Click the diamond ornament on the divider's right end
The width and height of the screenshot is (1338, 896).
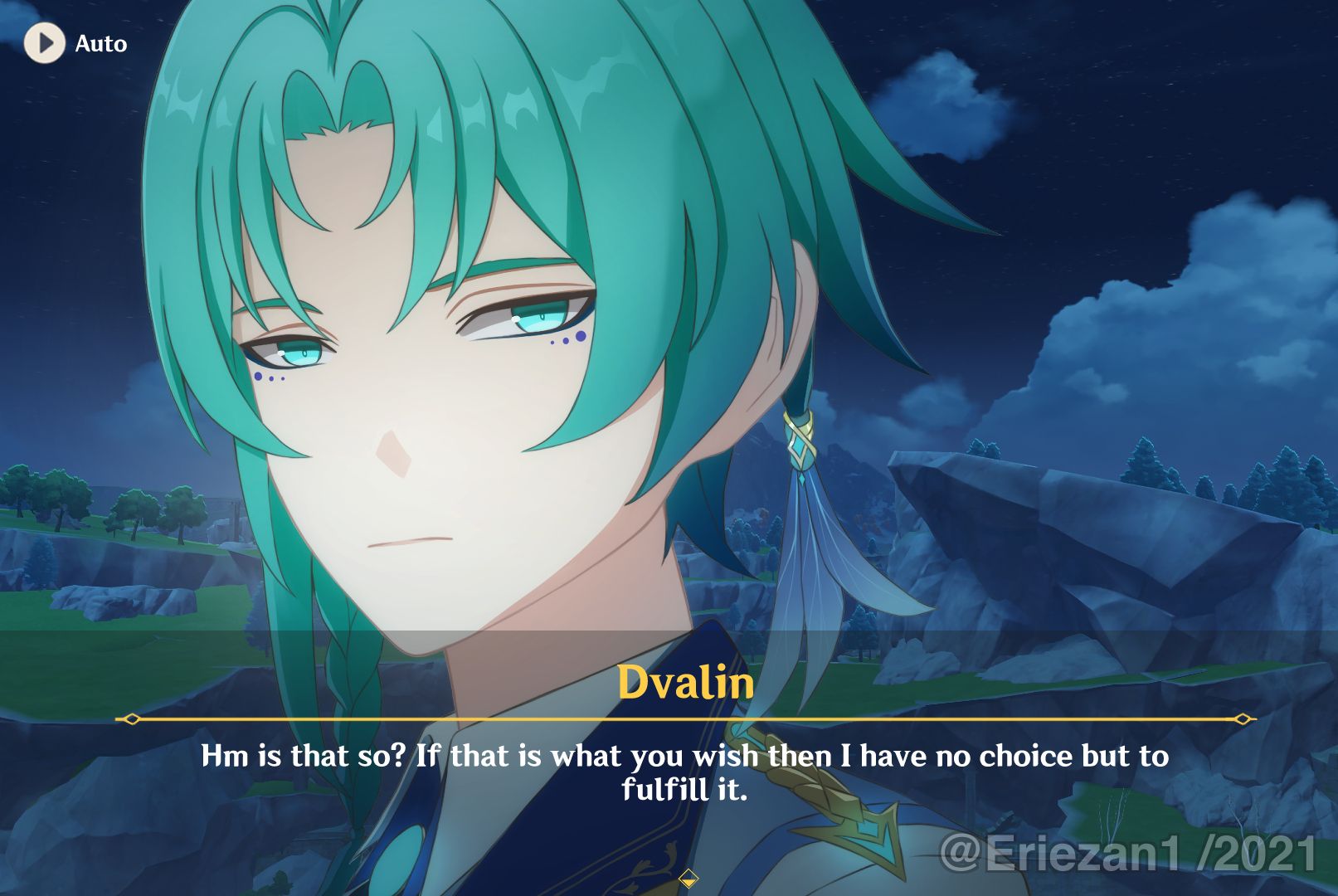click(x=1242, y=721)
